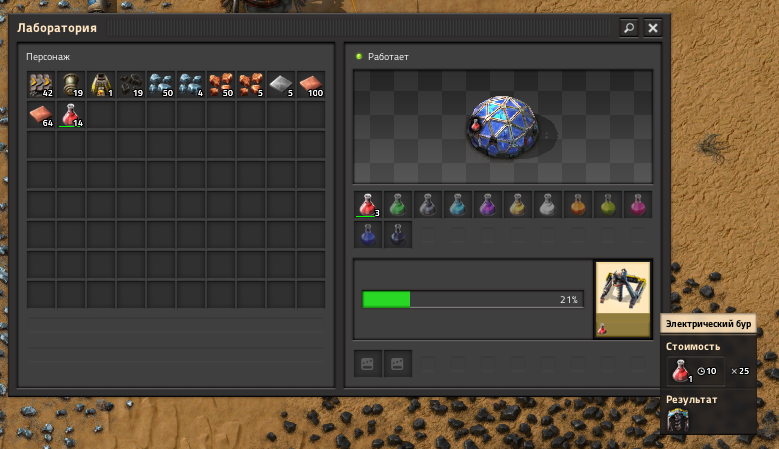Click the lab's red science pack slot
779x449 pixels.
[x=368, y=205]
